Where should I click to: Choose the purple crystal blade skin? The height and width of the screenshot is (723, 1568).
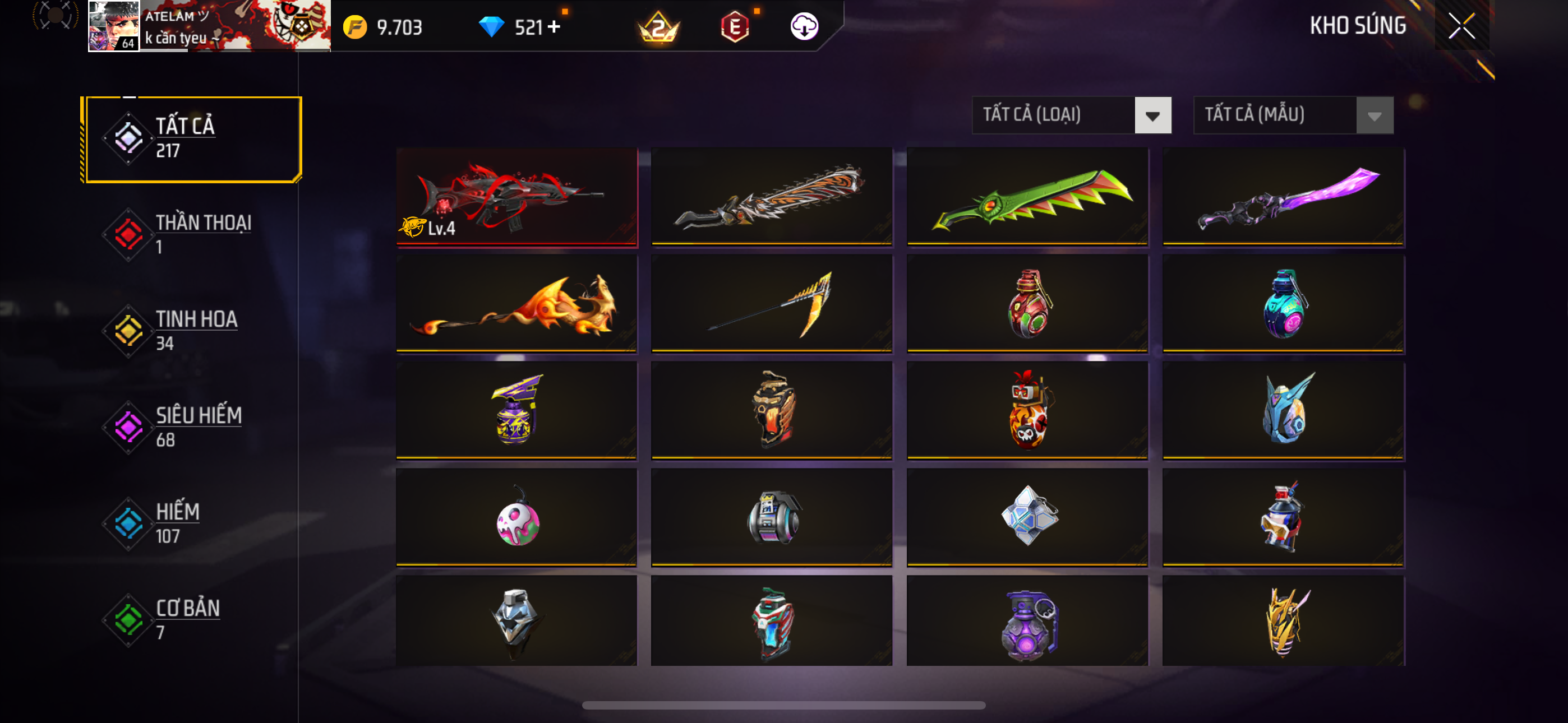coord(1283,197)
